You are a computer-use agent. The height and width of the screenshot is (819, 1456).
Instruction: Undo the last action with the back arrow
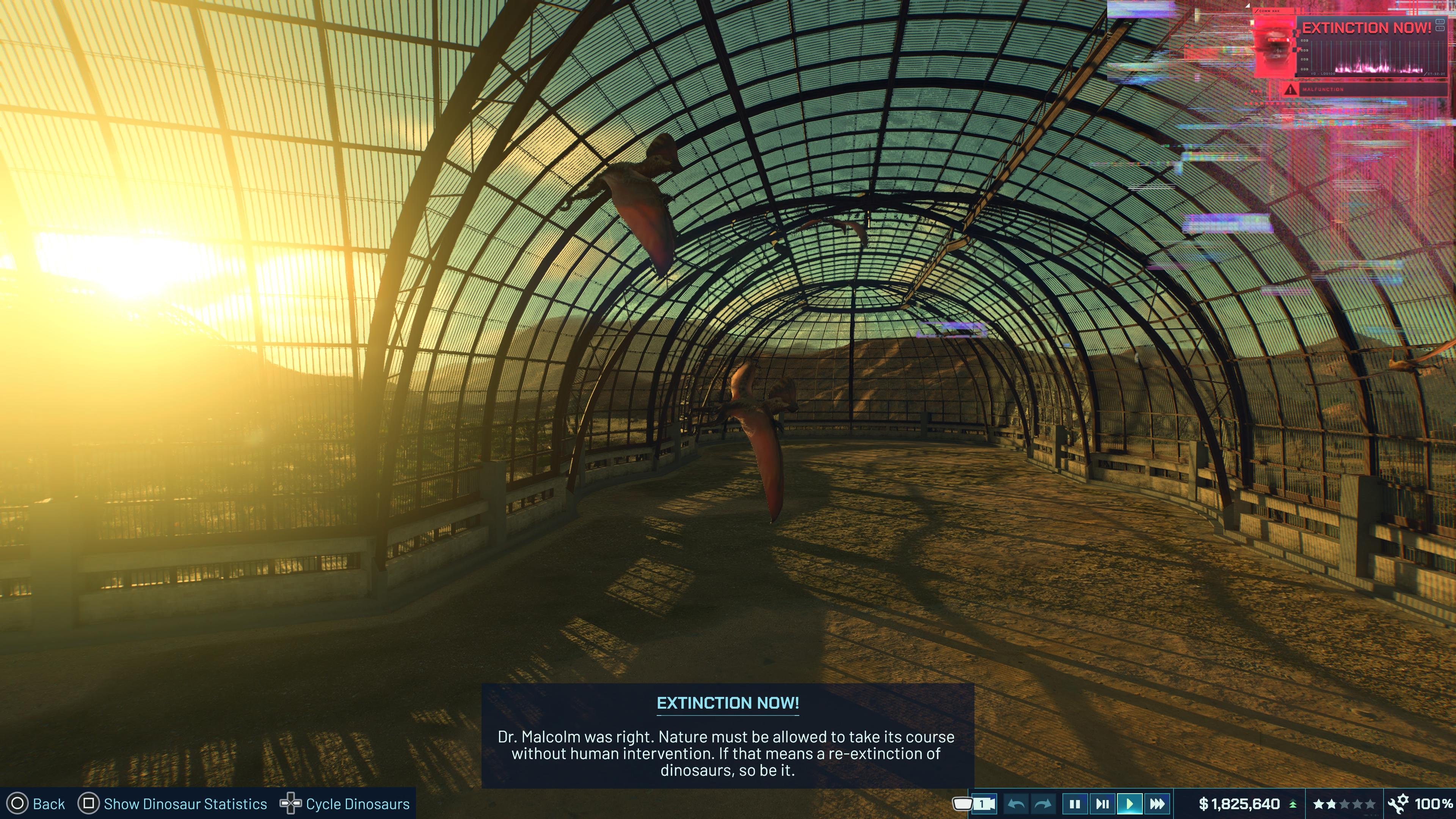[x=1017, y=803]
